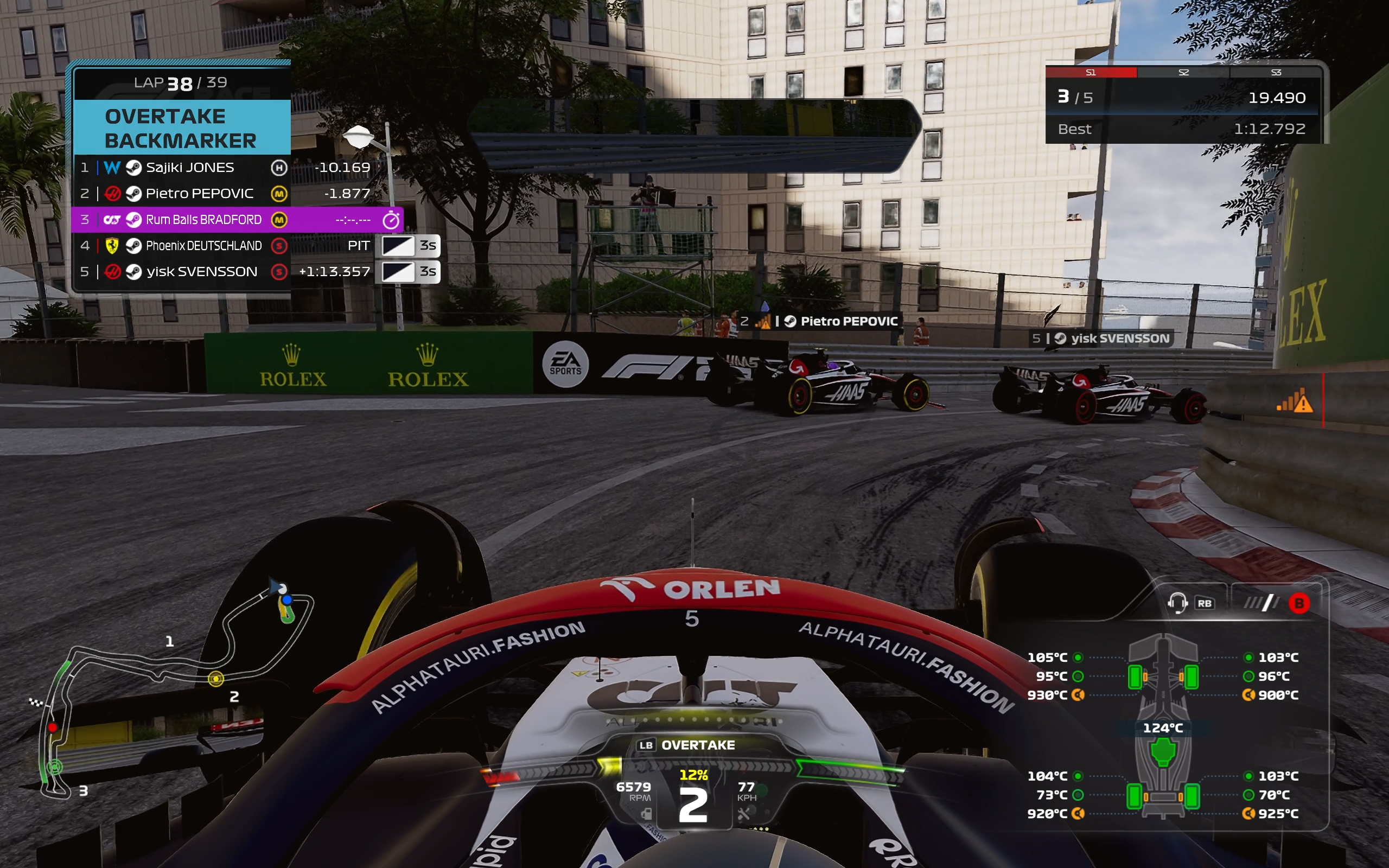Highlight Rum Balls BRADFORD row

click(203, 220)
